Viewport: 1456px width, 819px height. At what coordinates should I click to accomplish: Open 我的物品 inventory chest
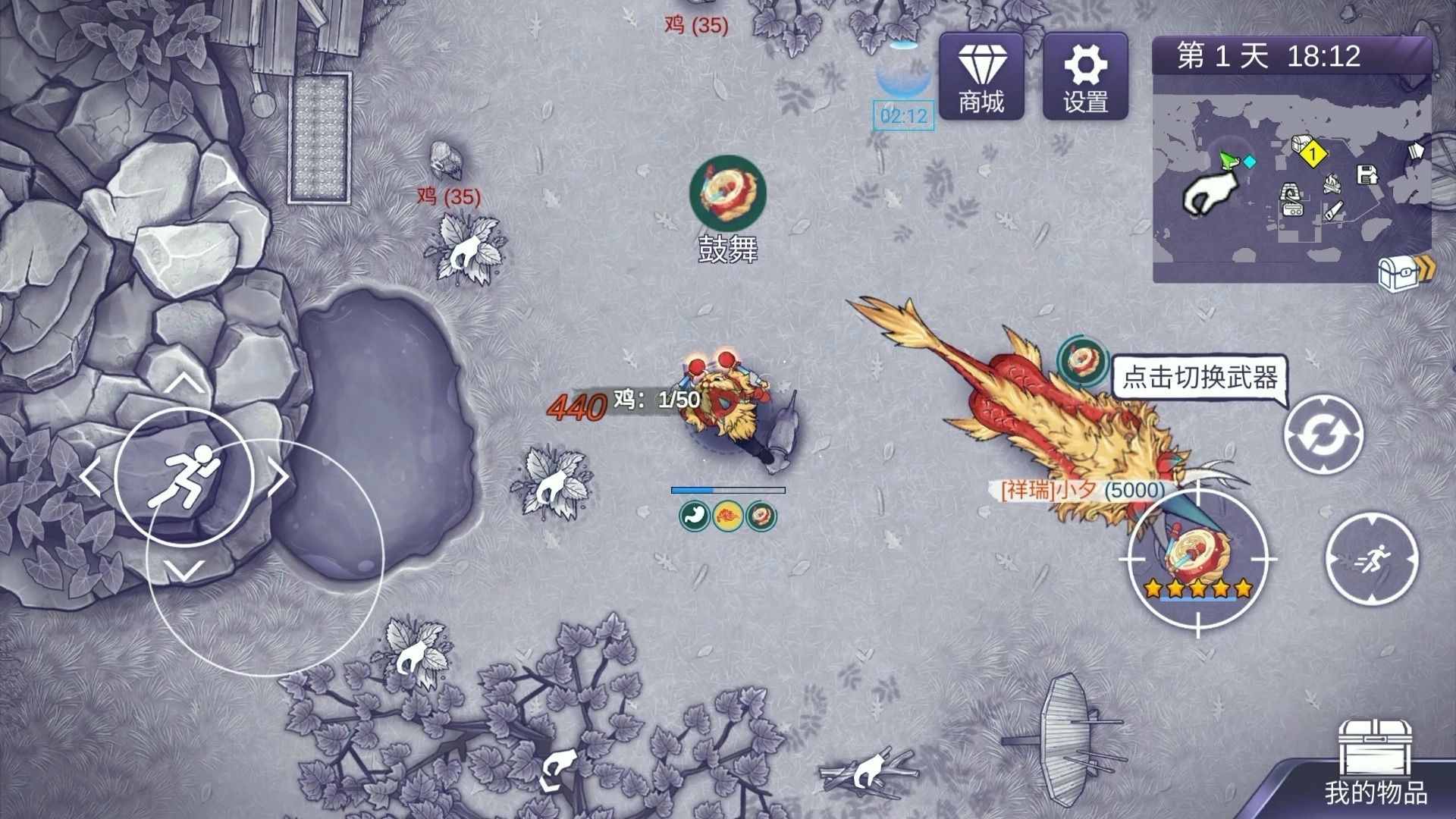coord(1376,762)
